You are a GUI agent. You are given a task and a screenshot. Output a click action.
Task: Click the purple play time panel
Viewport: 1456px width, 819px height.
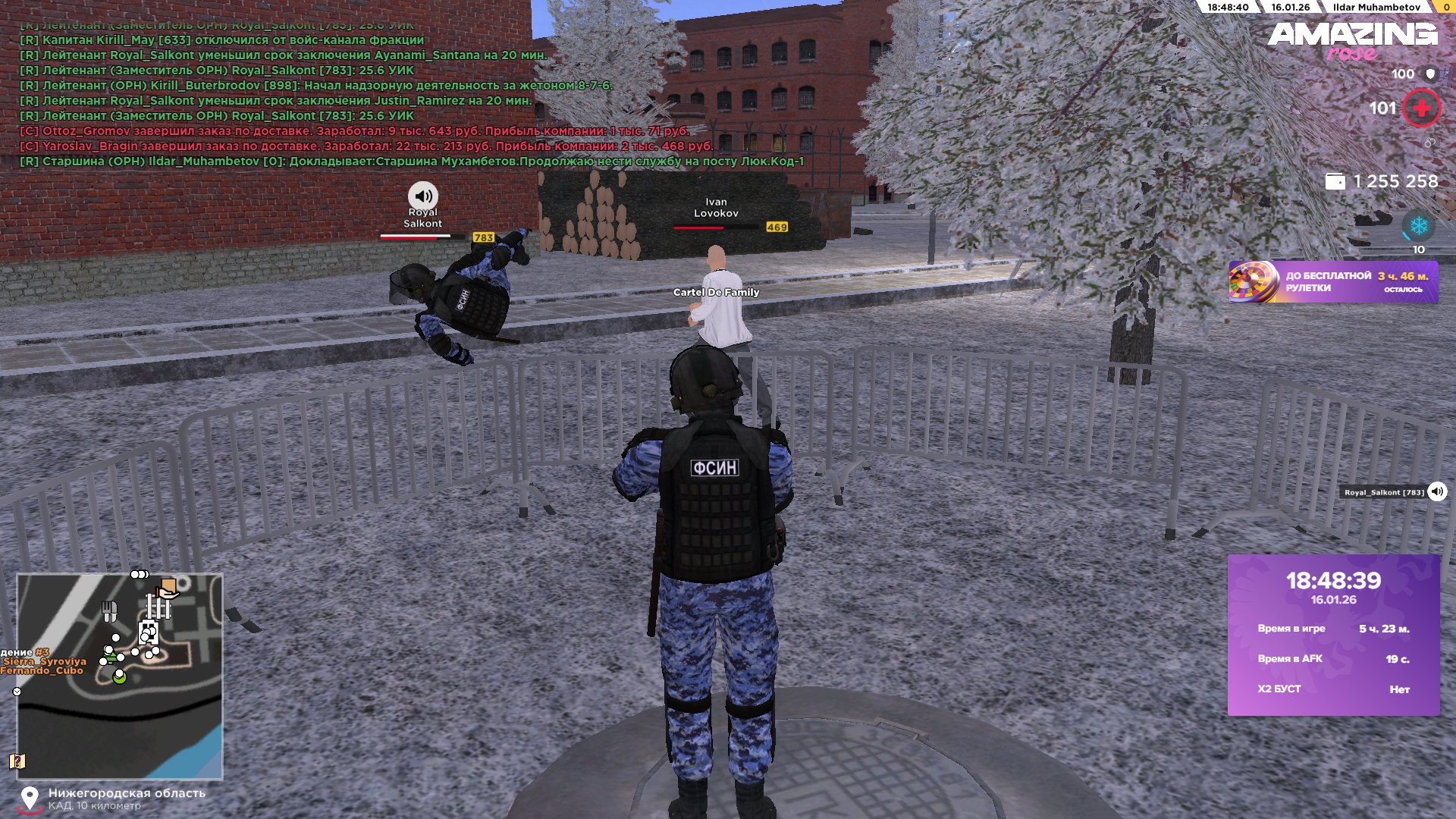[1333, 635]
